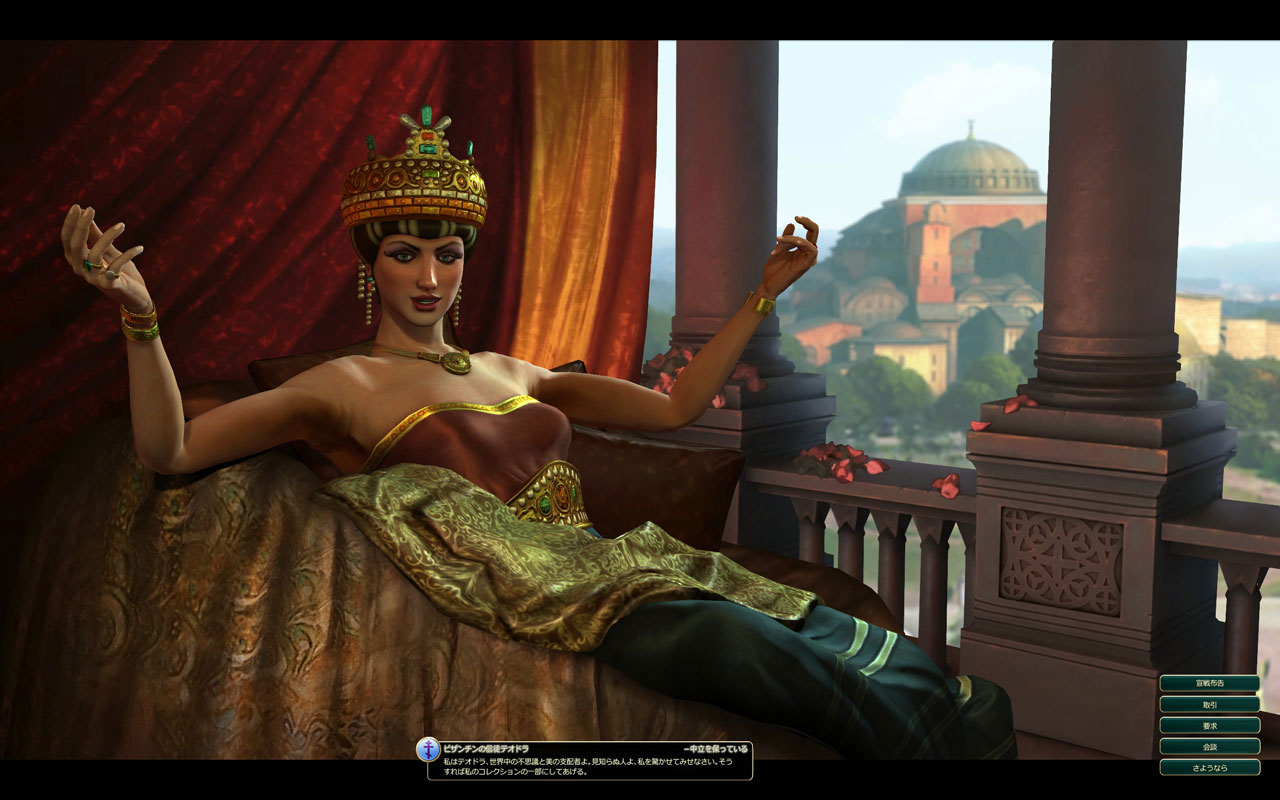
Task: Choose the 宣戦布告 (Declare War) button
Action: point(1209,684)
